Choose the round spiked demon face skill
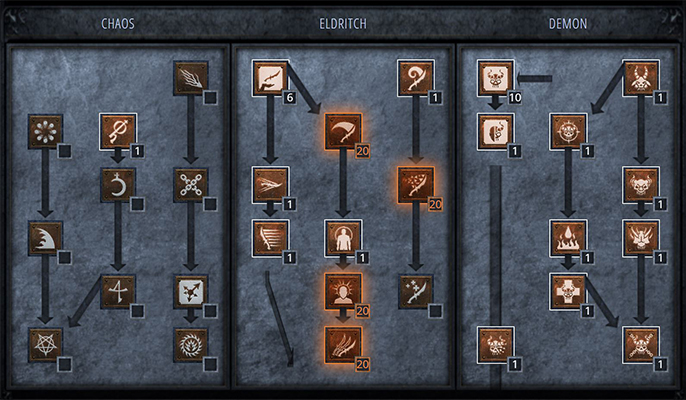This screenshot has height=400, width=686. click(568, 130)
